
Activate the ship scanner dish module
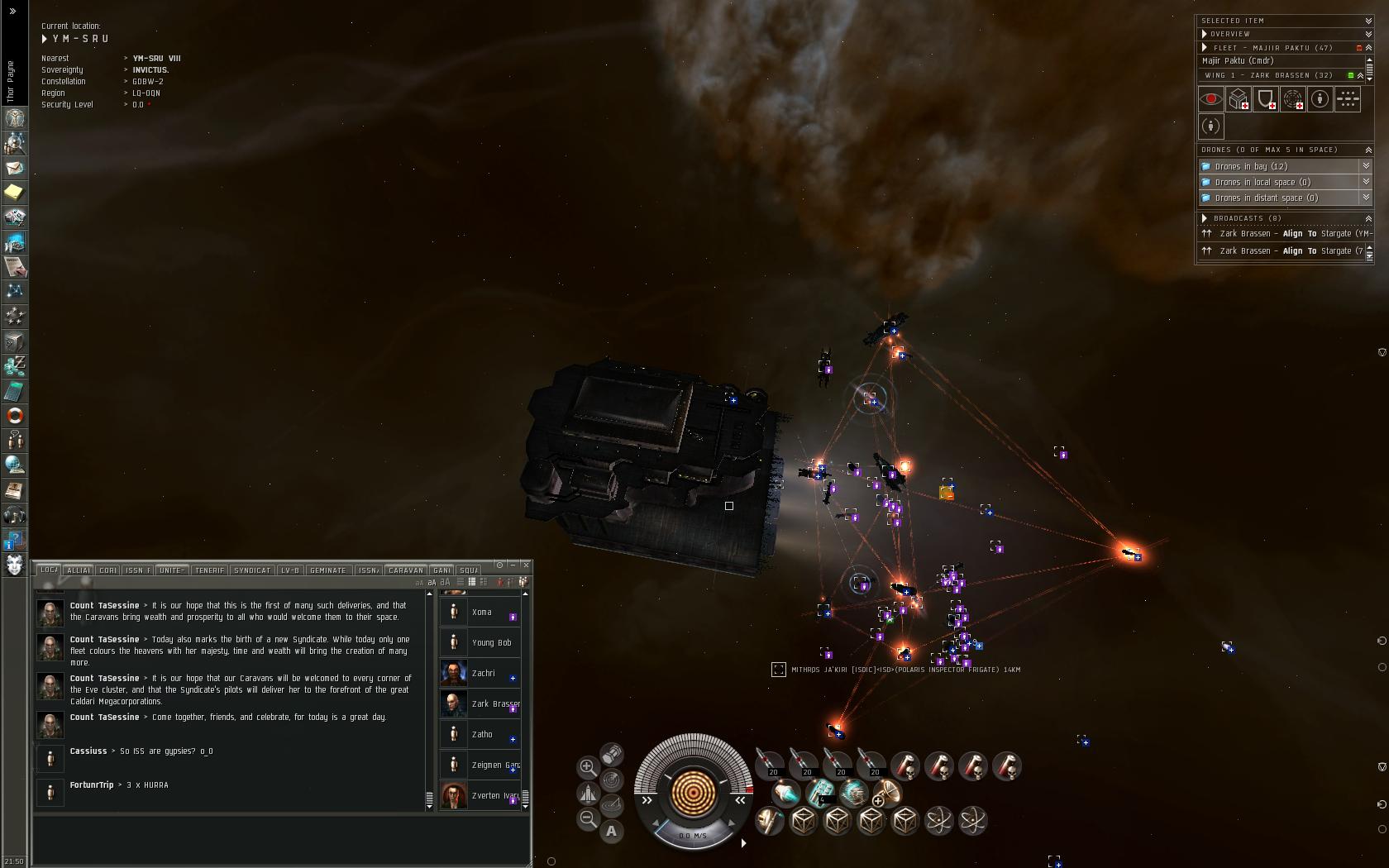[887, 793]
